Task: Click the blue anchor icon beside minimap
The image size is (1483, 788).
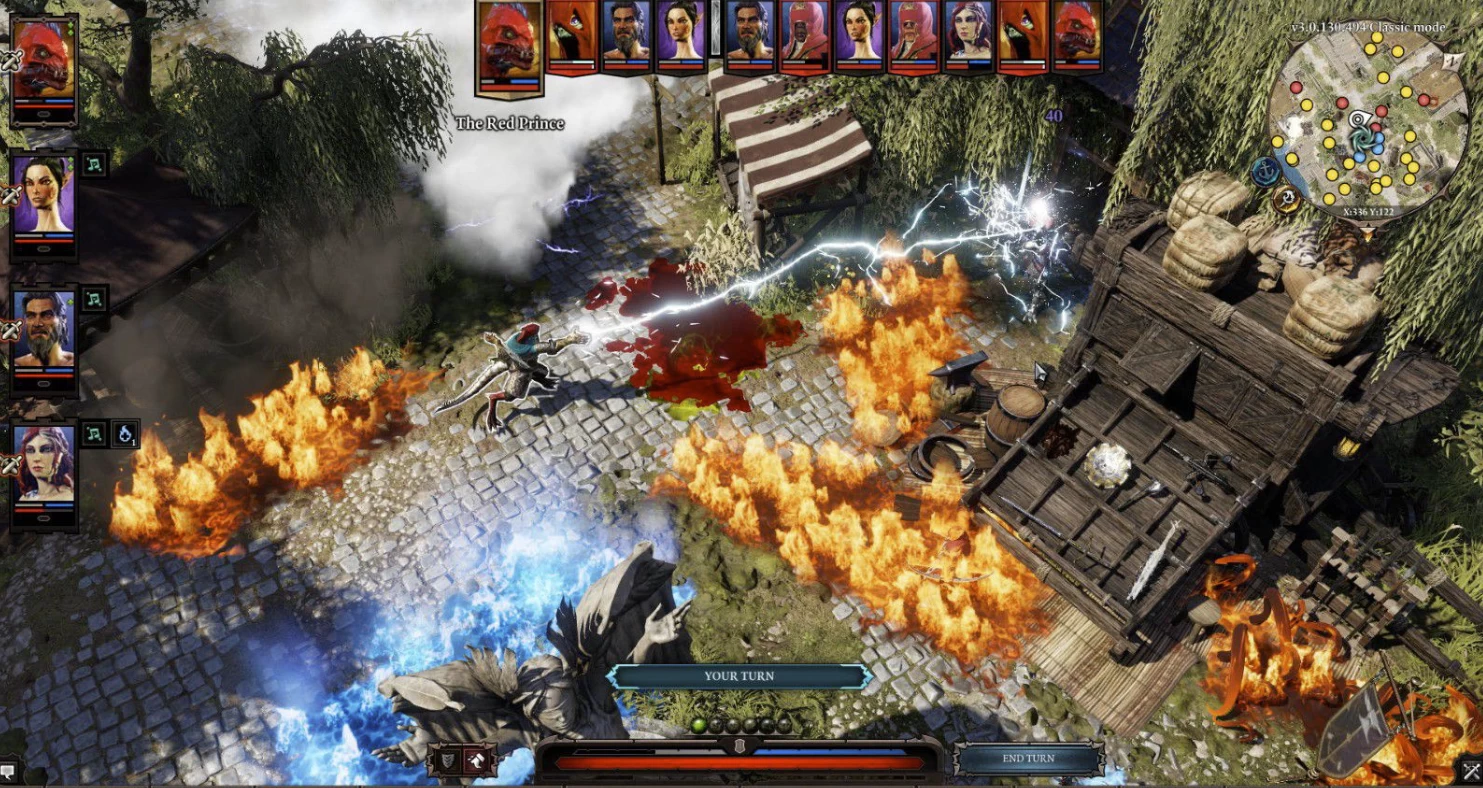Action: point(1266,171)
